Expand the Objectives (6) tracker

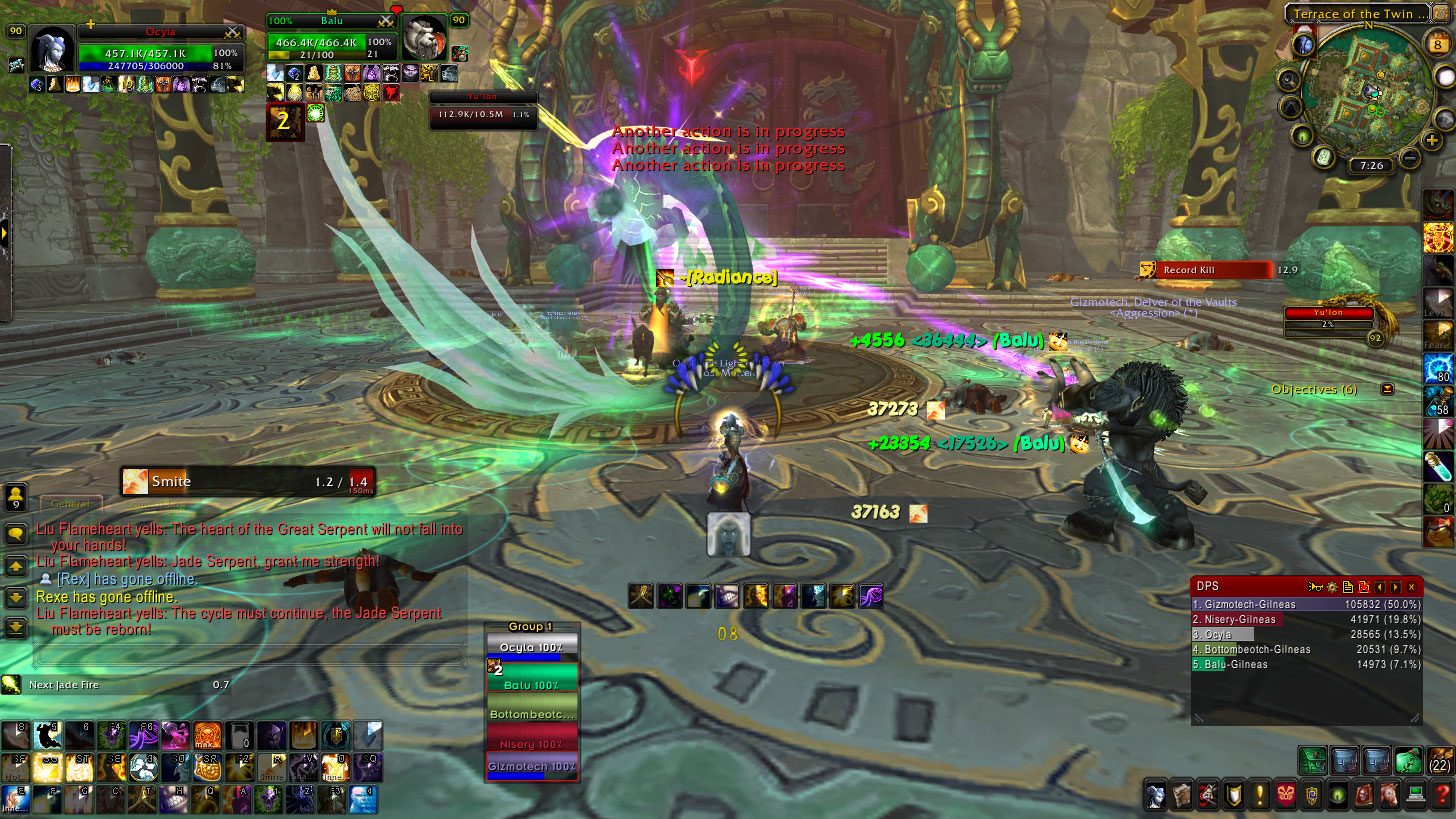tap(1387, 389)
